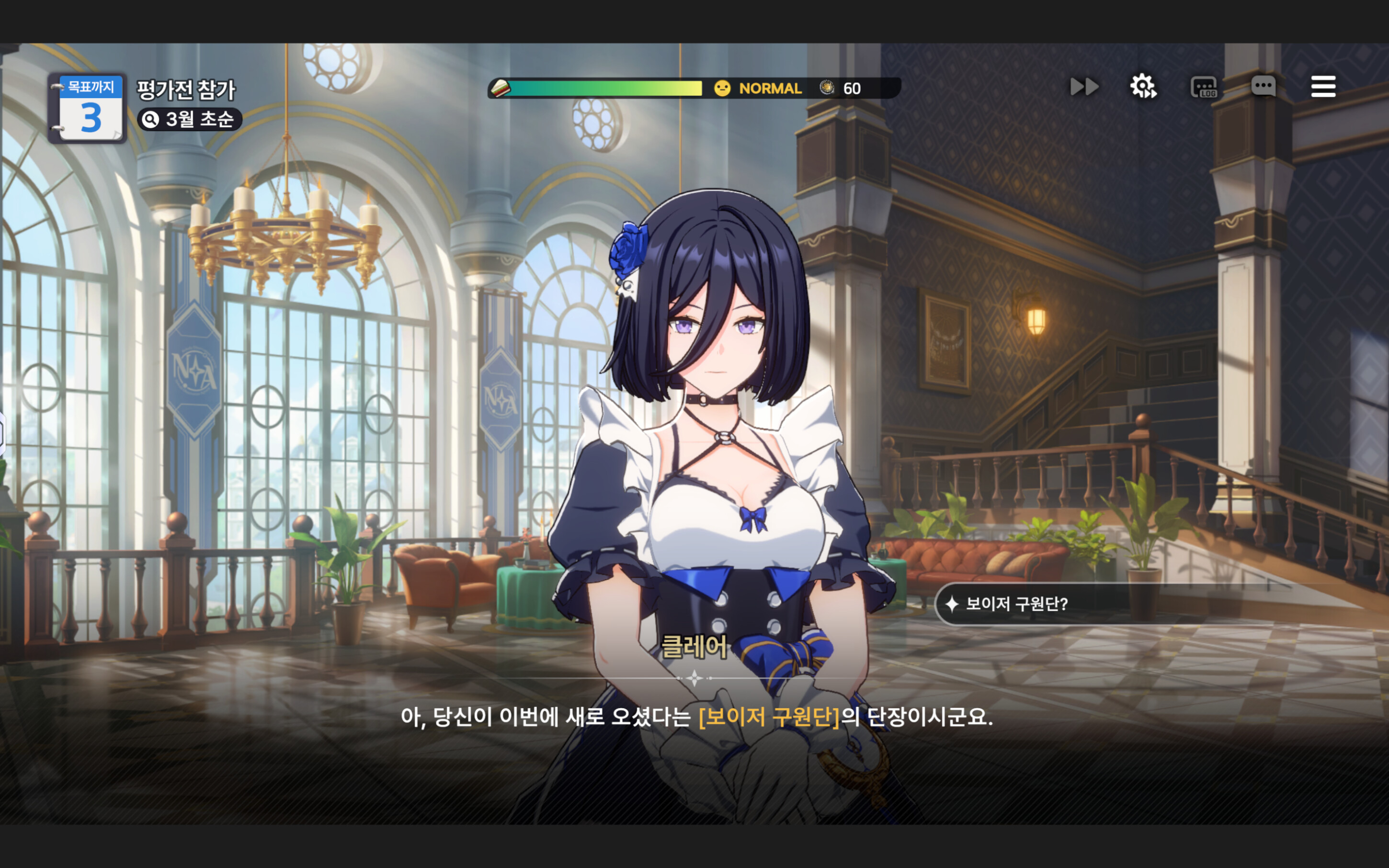Open the dialogue LOG history
Screen dimensions: 1389x868
pos(1204,87)
